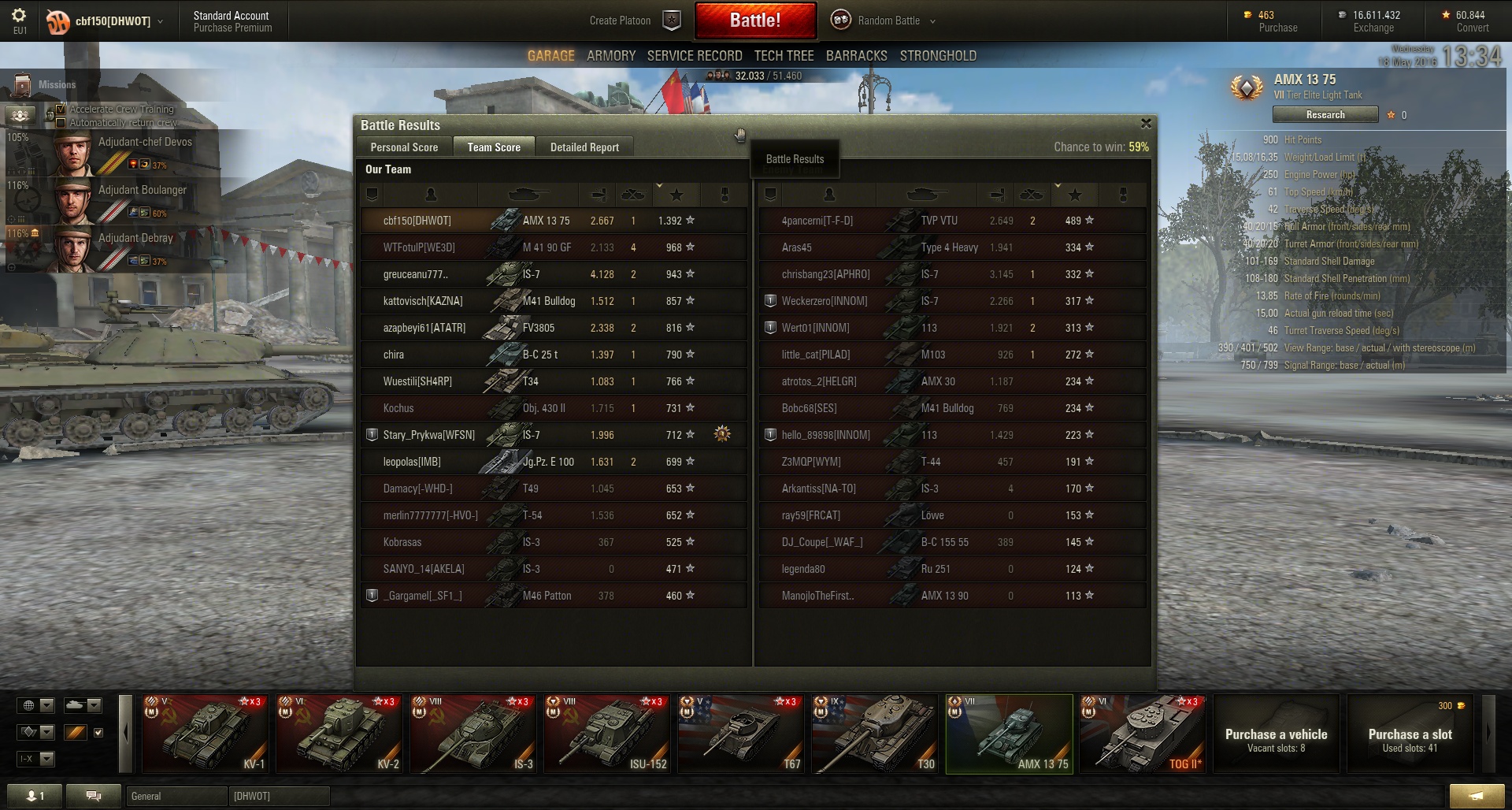Open the Tech Tree
1512x810 pixels.
784,56
